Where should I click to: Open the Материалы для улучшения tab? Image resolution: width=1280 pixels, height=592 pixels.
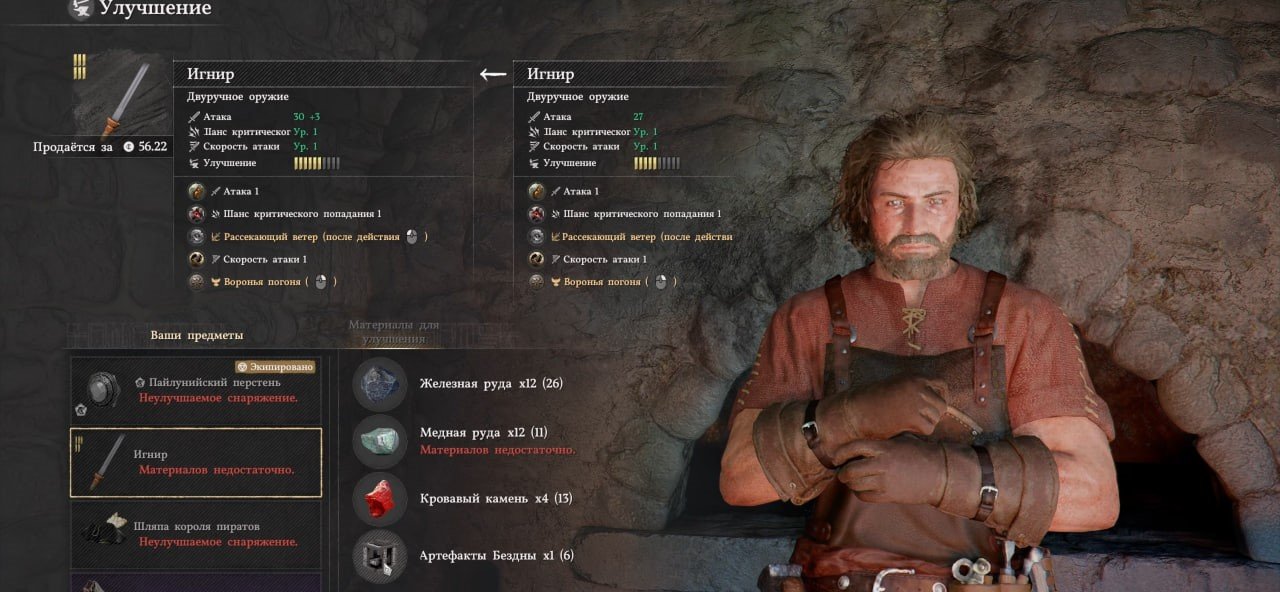pos(393,331)
